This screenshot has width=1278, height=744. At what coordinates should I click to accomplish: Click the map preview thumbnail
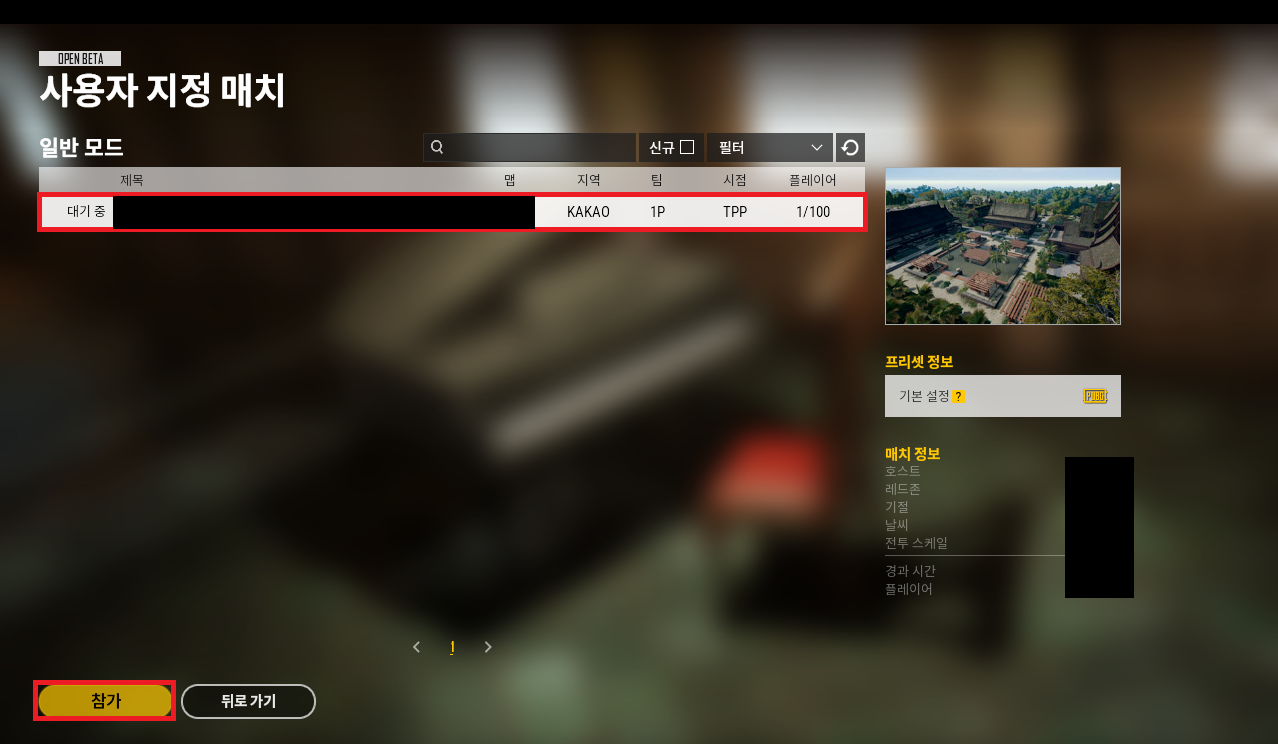1002,246
